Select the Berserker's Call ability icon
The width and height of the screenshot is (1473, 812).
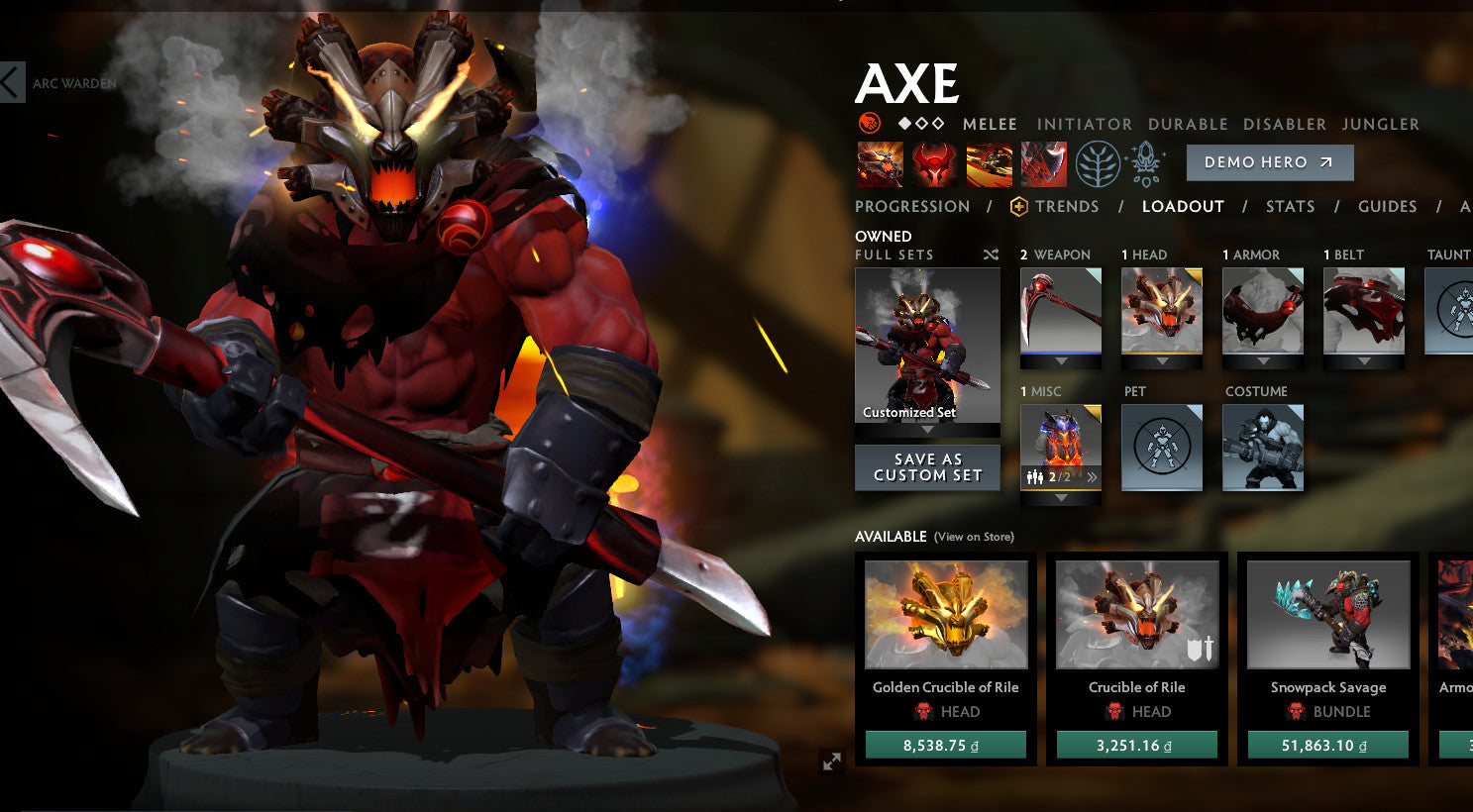point(879,162)
